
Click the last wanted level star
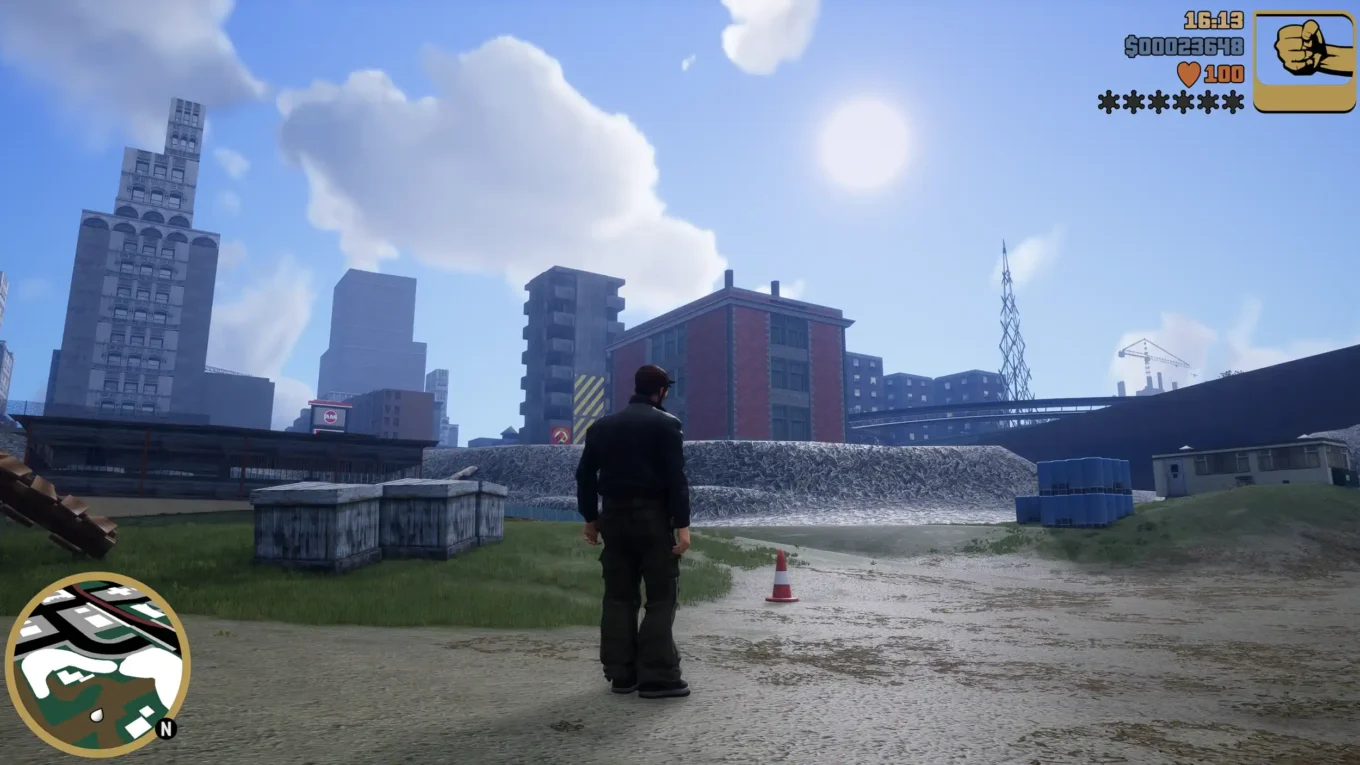click(x=1234, y=101)
